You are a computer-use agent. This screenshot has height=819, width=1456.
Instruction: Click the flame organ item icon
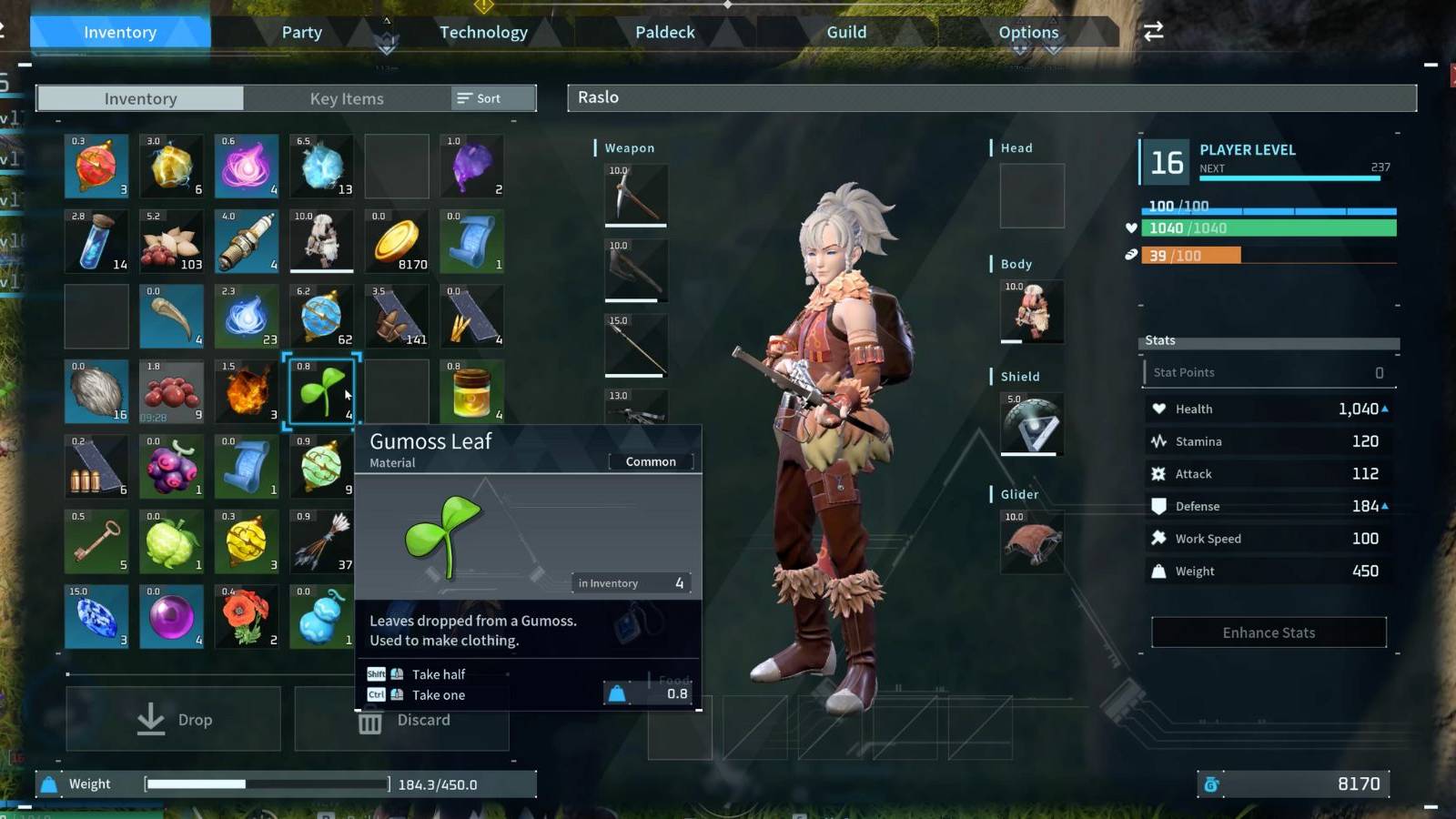click(246, 391)
